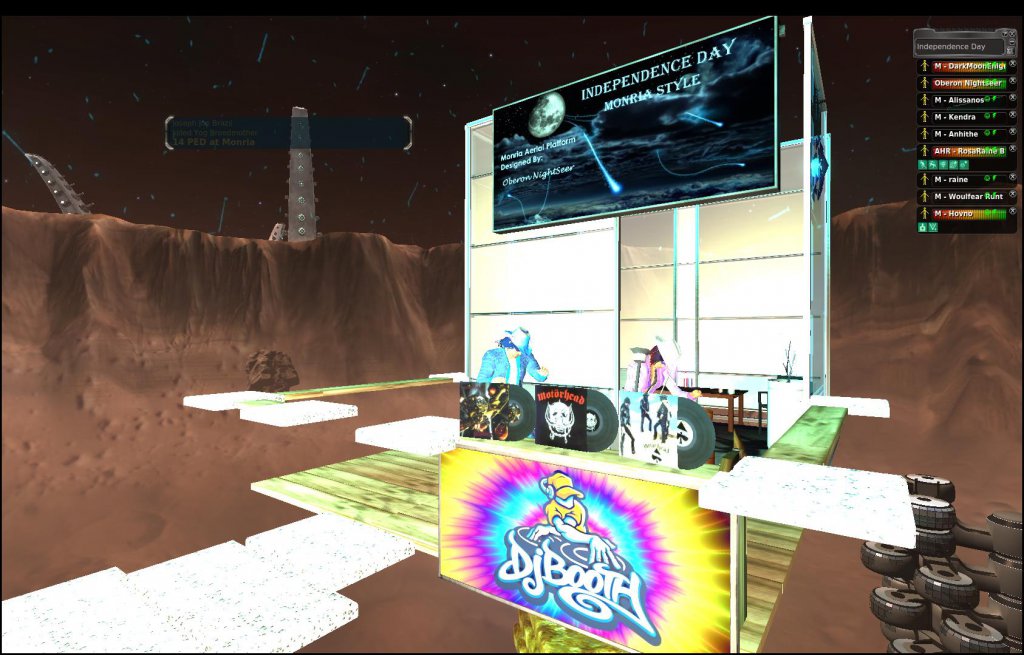Click the M - Kendra team entry
Screen dimensions: 1024x655
(954, 117)
